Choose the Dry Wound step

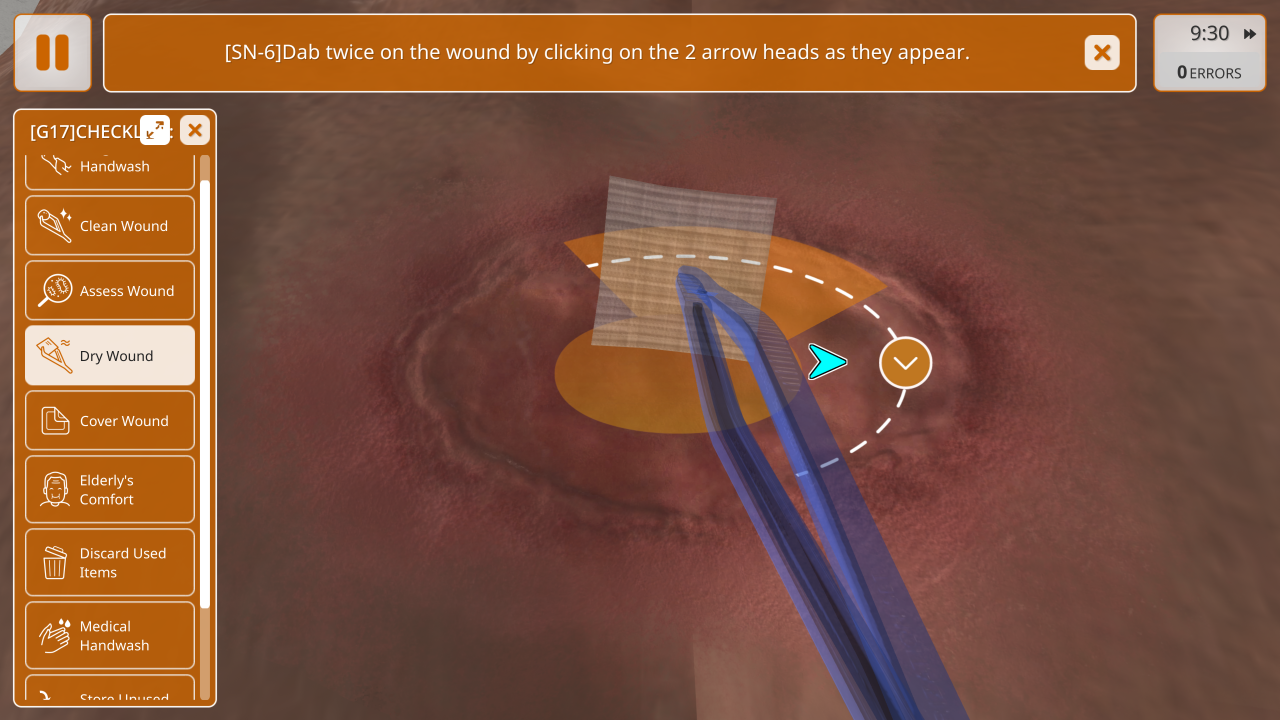(110, 356)
